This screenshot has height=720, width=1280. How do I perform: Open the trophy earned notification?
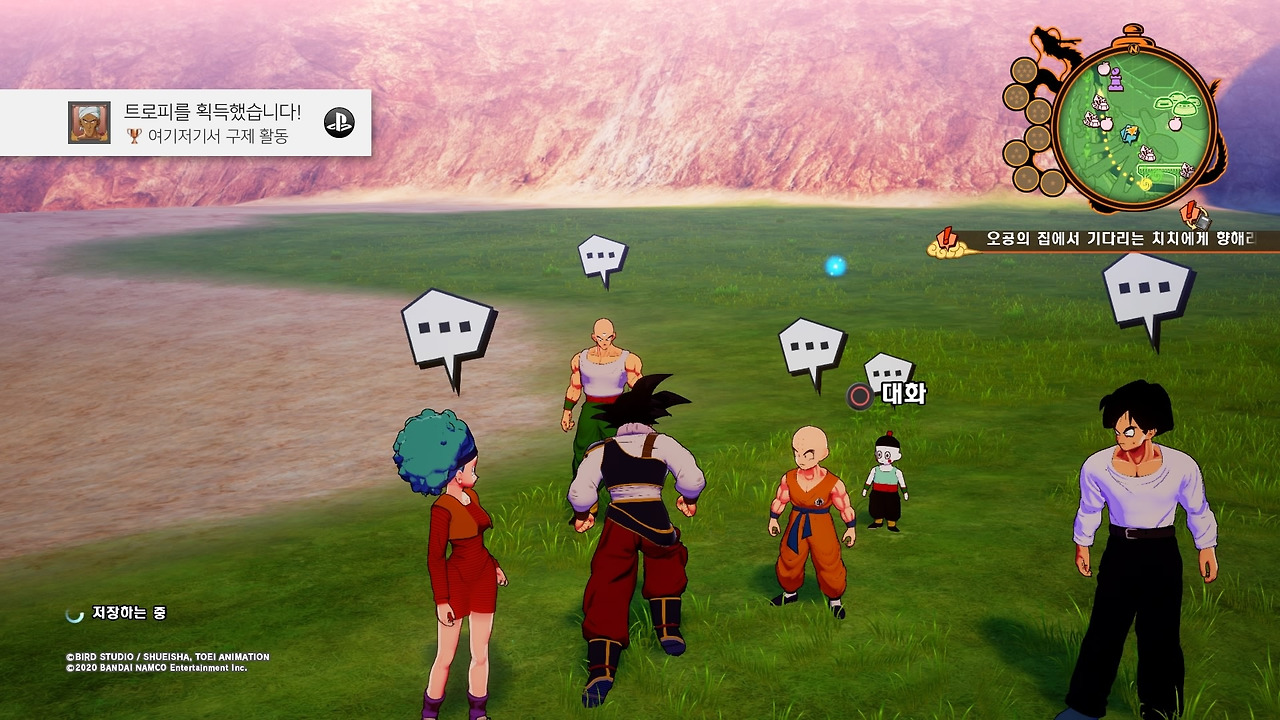point(186,122)
